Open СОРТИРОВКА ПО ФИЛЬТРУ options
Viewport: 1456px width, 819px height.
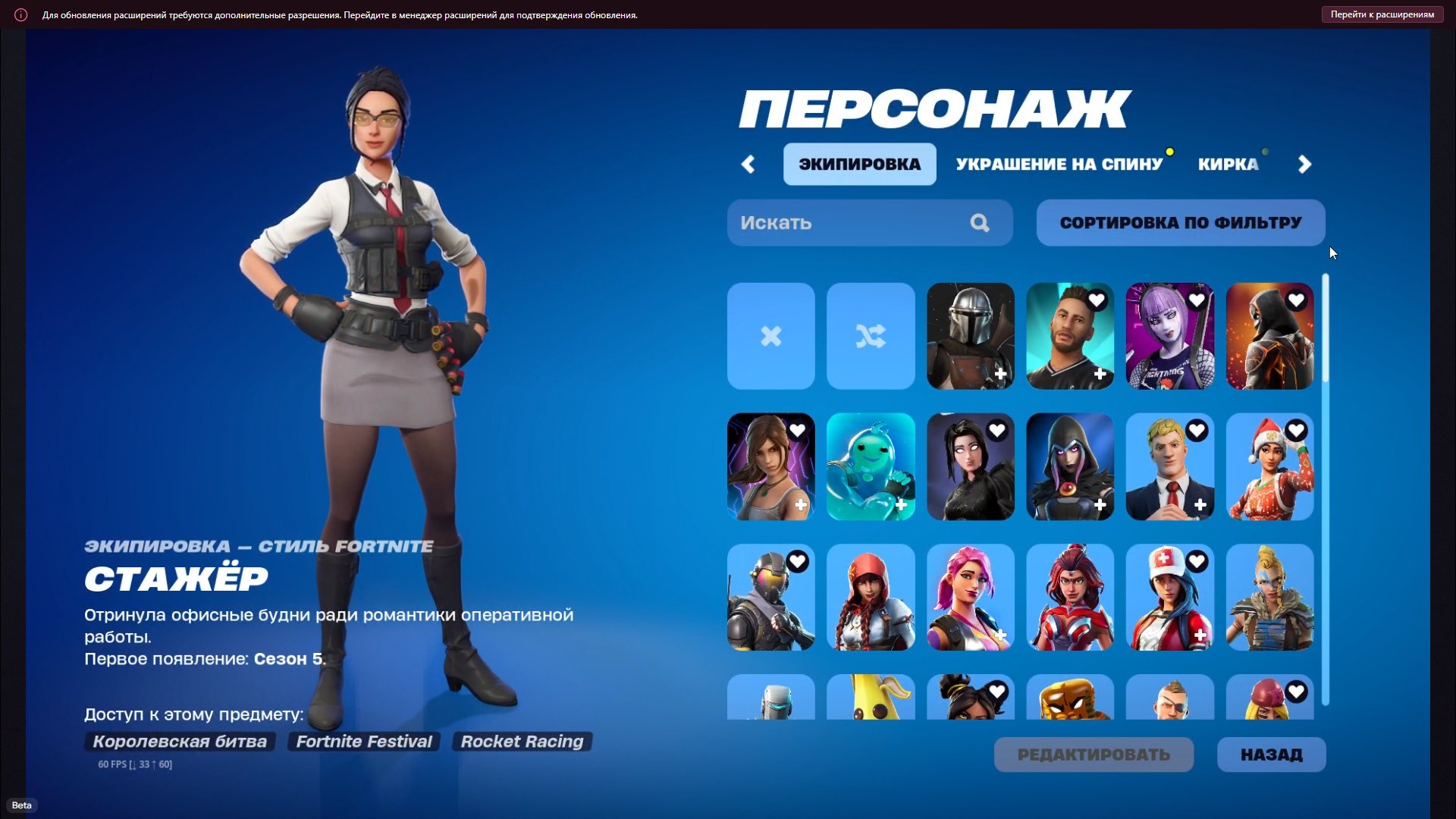pyautogui.click(x=1180, y=222)
